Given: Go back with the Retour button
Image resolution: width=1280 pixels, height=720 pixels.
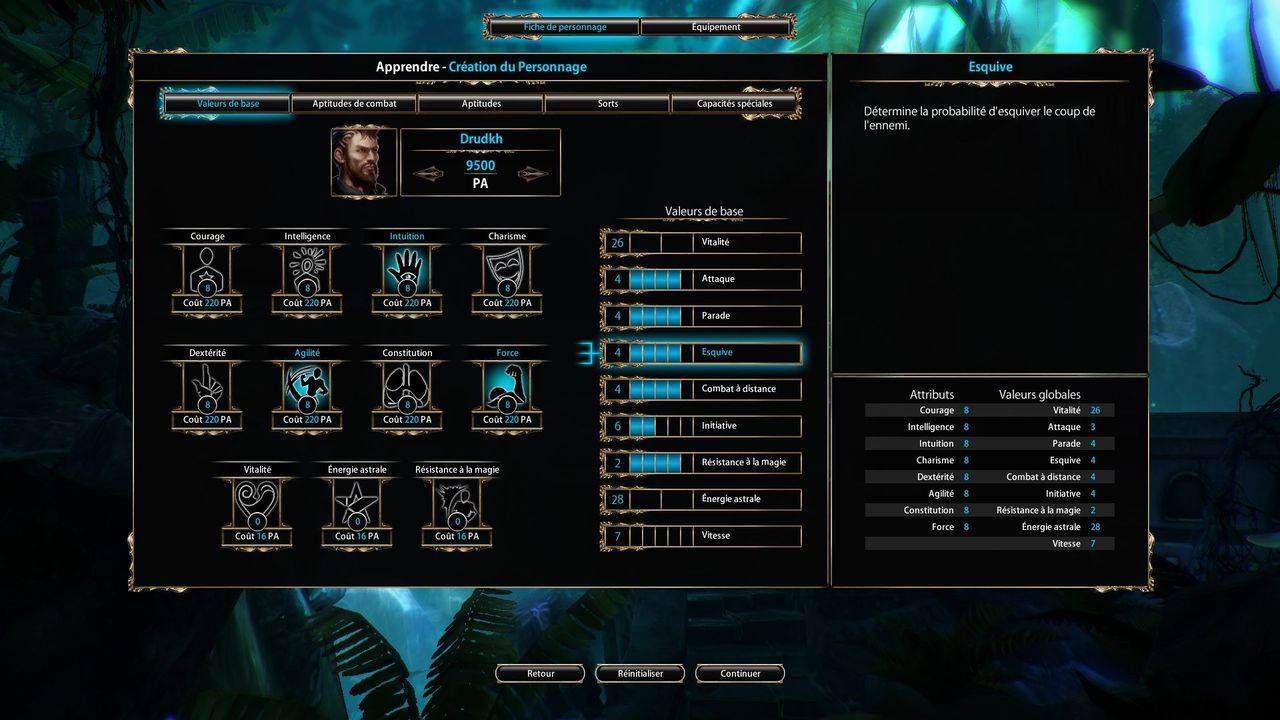Looking at the screenshot, I should pyautogui.click(x=540, y=674).
